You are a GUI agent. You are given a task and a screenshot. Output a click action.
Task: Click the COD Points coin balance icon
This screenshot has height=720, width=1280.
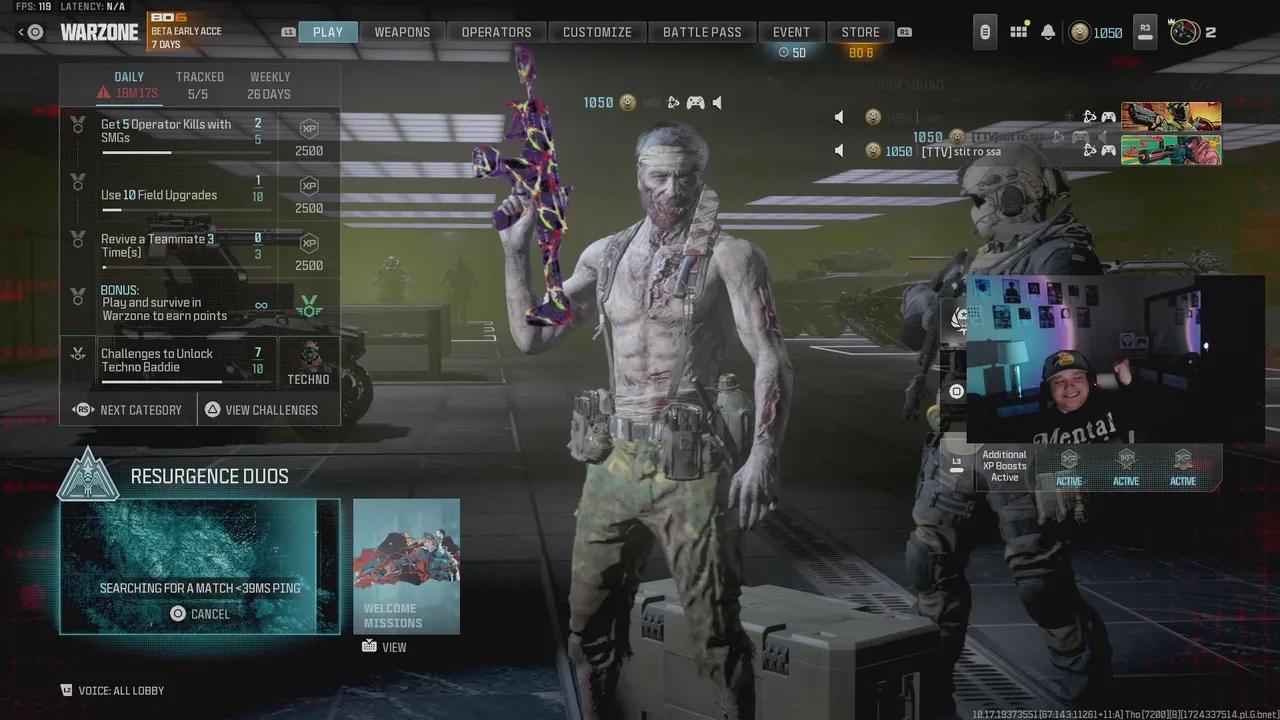(1079, 32)
